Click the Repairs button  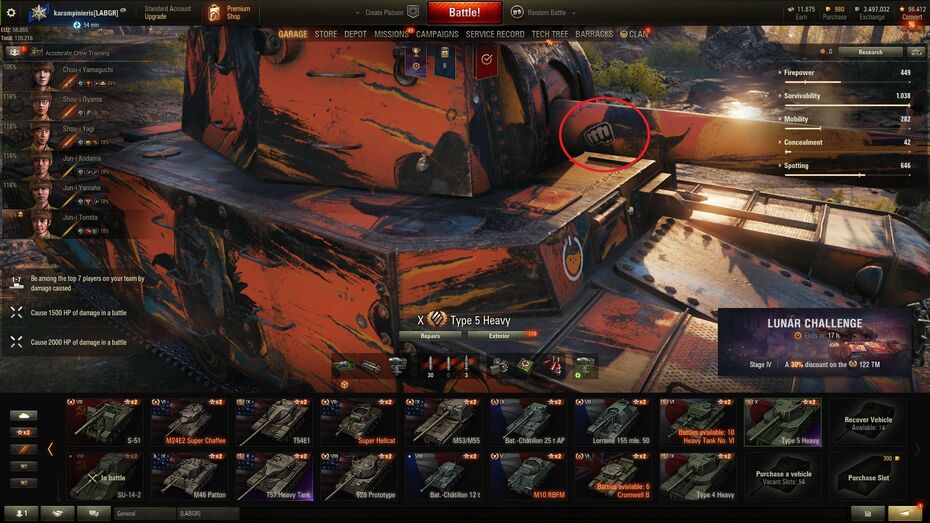point(430,336)
